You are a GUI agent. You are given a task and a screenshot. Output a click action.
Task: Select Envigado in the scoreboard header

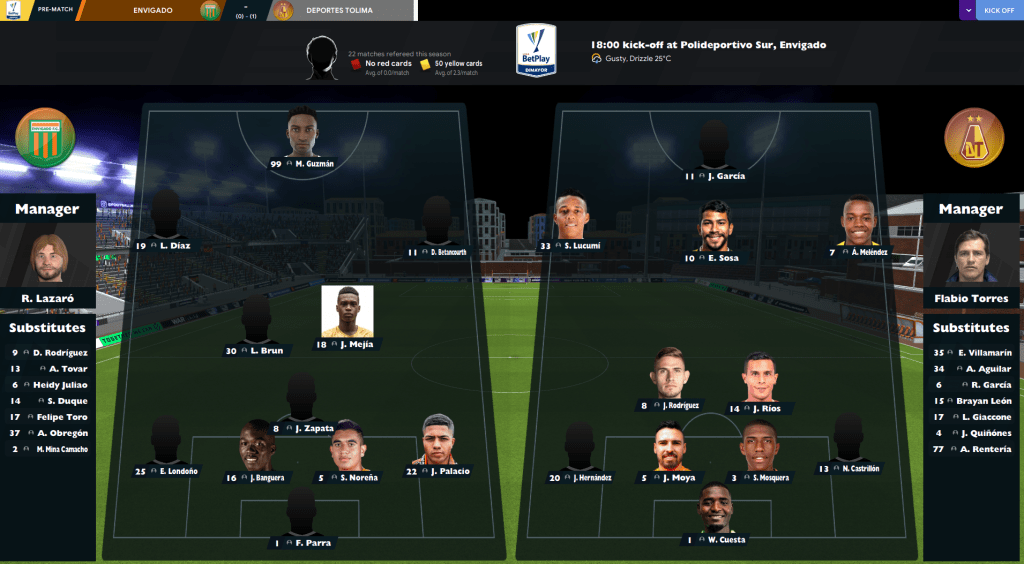pyautogui.click(x=152, y=10)
